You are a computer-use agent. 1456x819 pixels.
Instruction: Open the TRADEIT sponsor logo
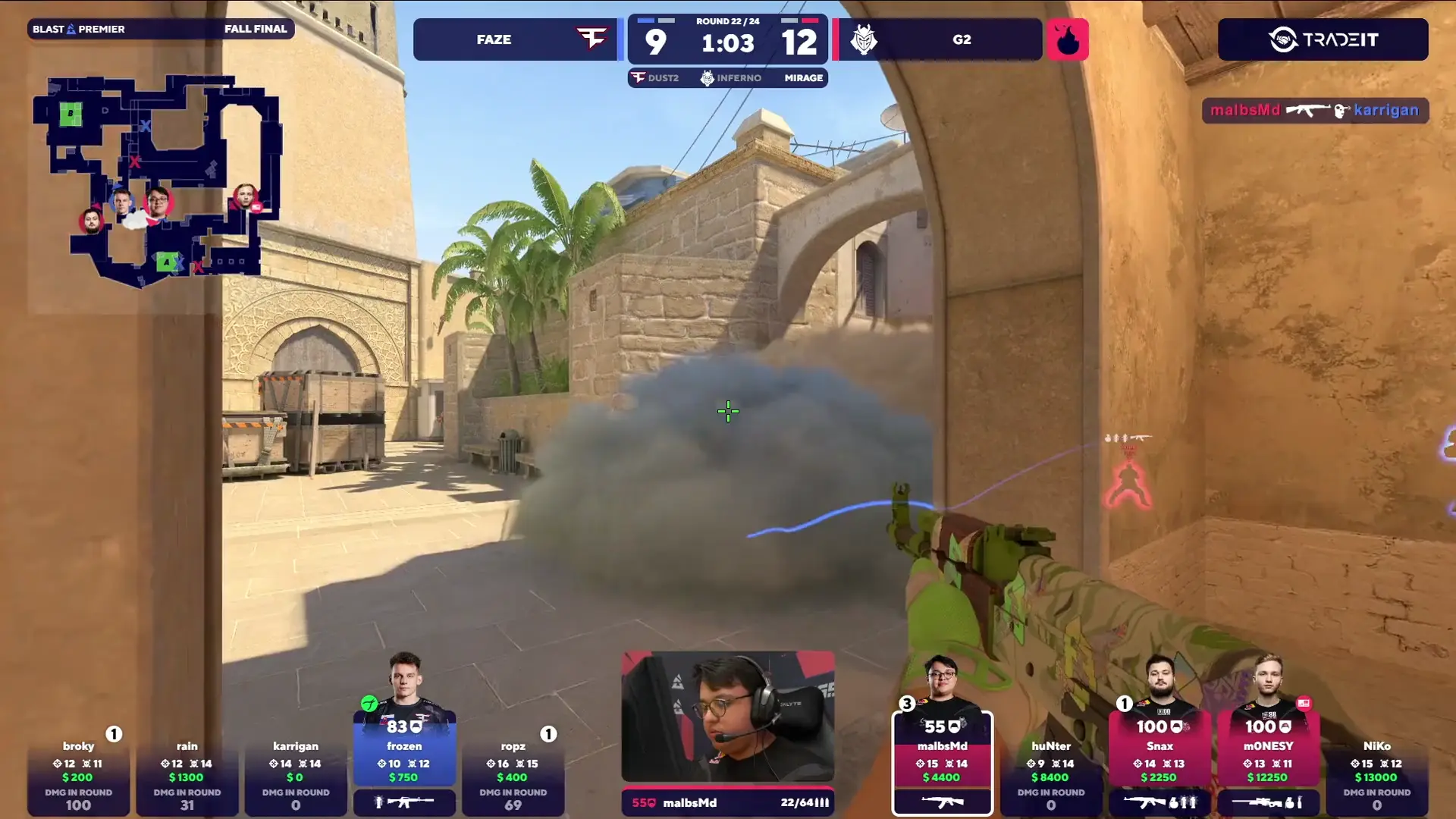(1323, 39)
